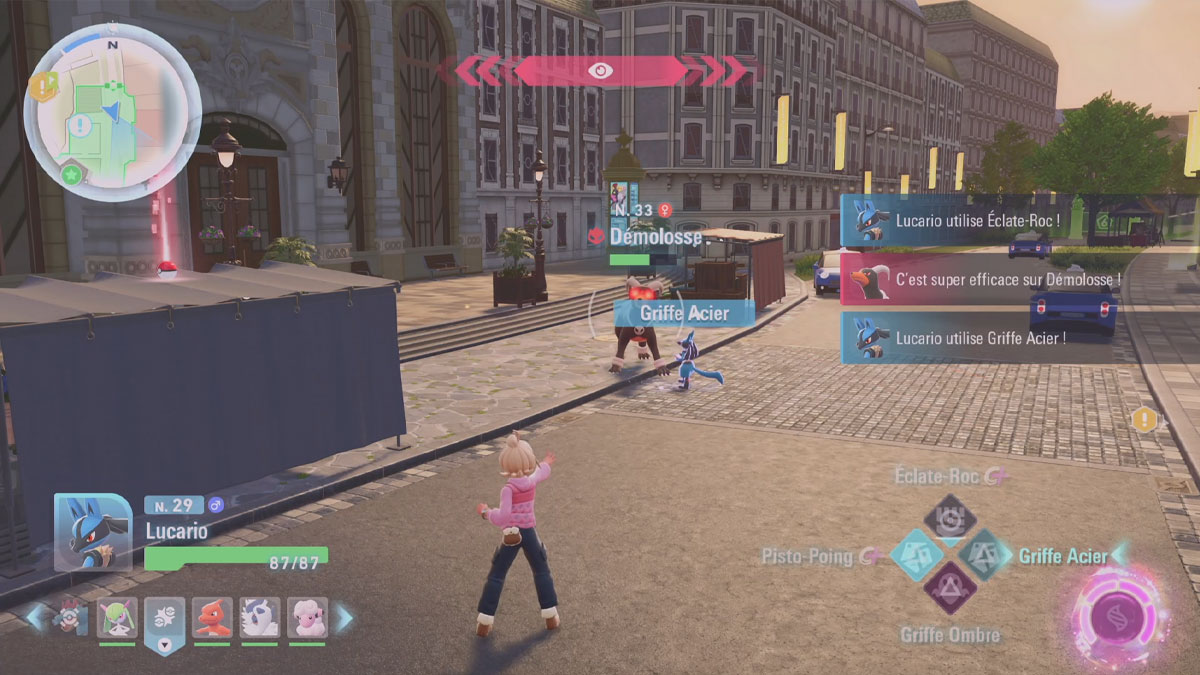1200x675 pixels.
Task: Use the Pisto-Poing move
Action: [915, 555]
